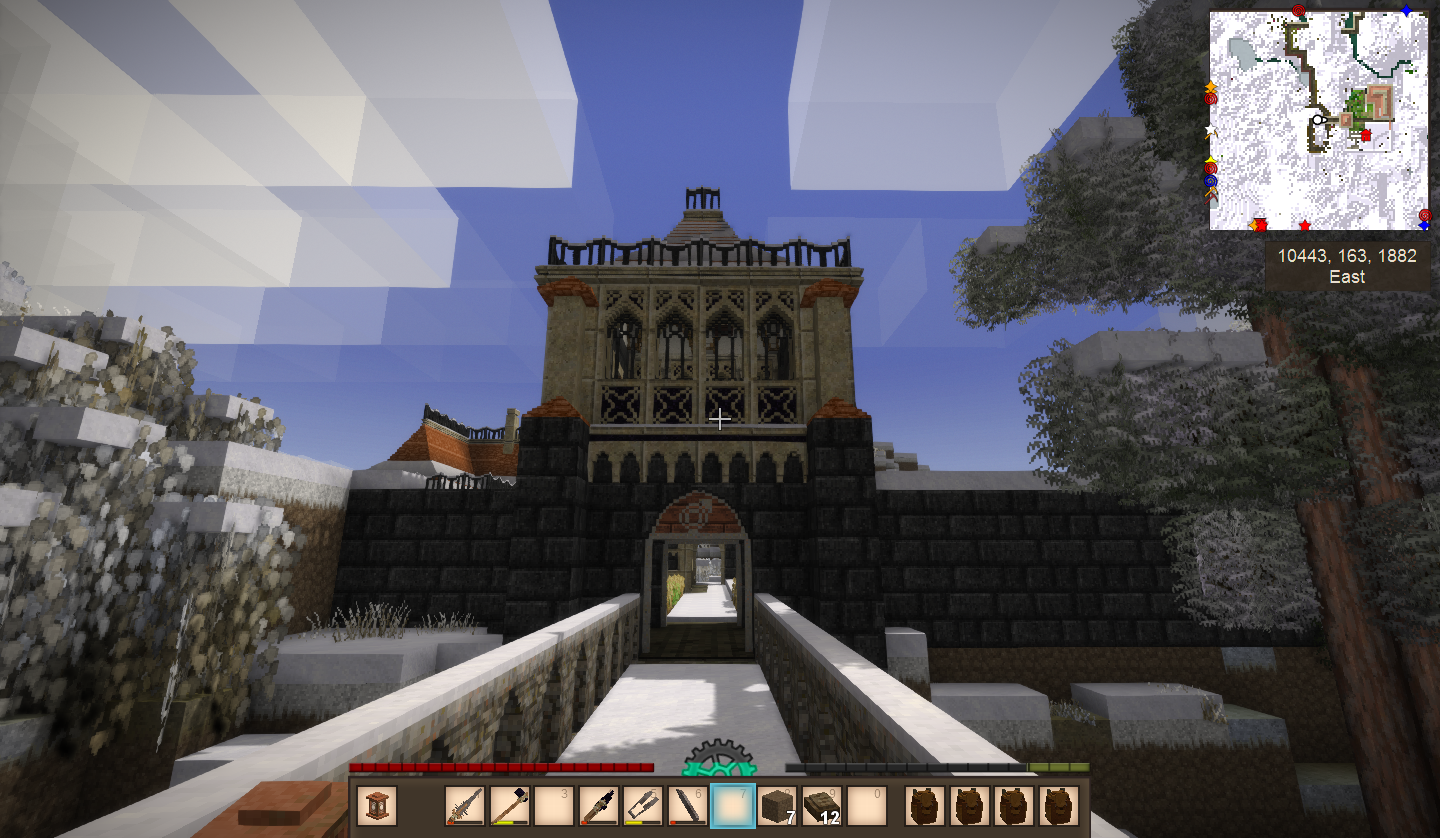Open the minimap
Viewport: 1440px width, 838px height.
[1318, 120]
